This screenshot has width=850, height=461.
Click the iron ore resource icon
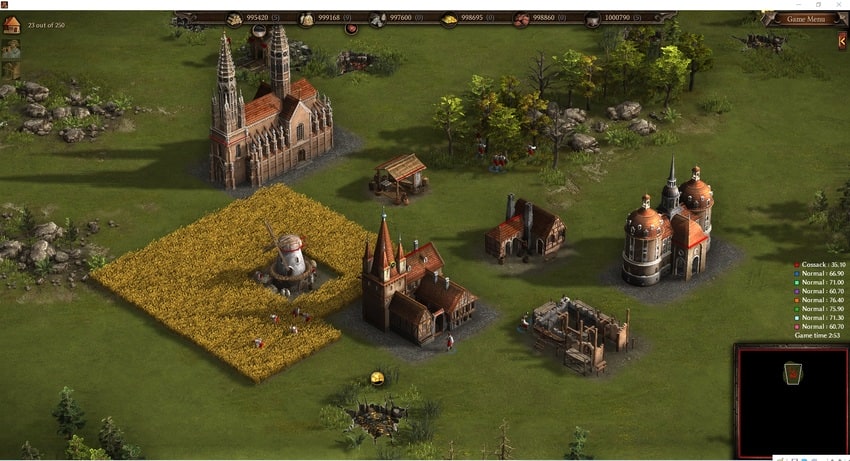521,19
